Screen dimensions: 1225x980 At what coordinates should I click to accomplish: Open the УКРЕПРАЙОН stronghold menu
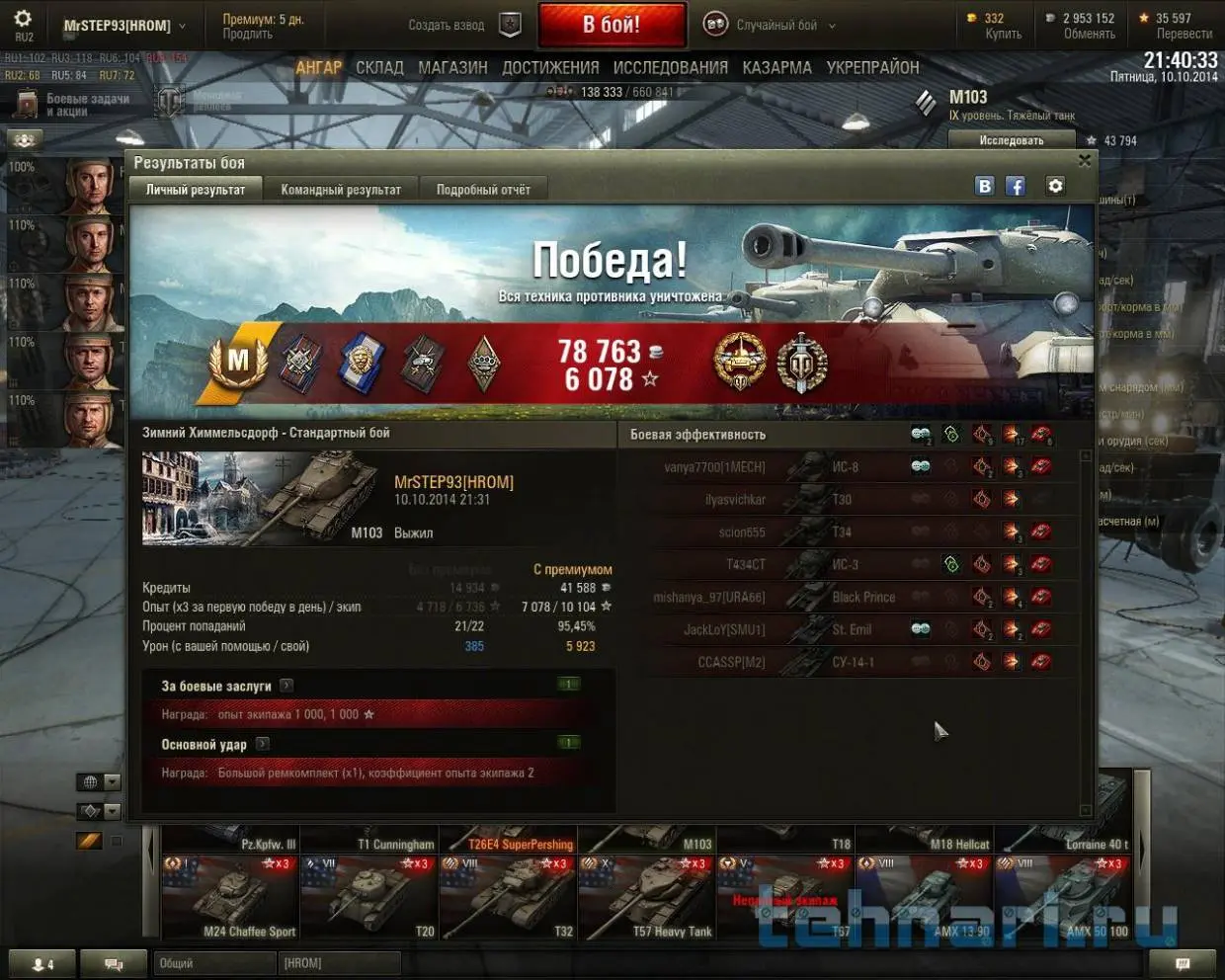pos(872,68)
